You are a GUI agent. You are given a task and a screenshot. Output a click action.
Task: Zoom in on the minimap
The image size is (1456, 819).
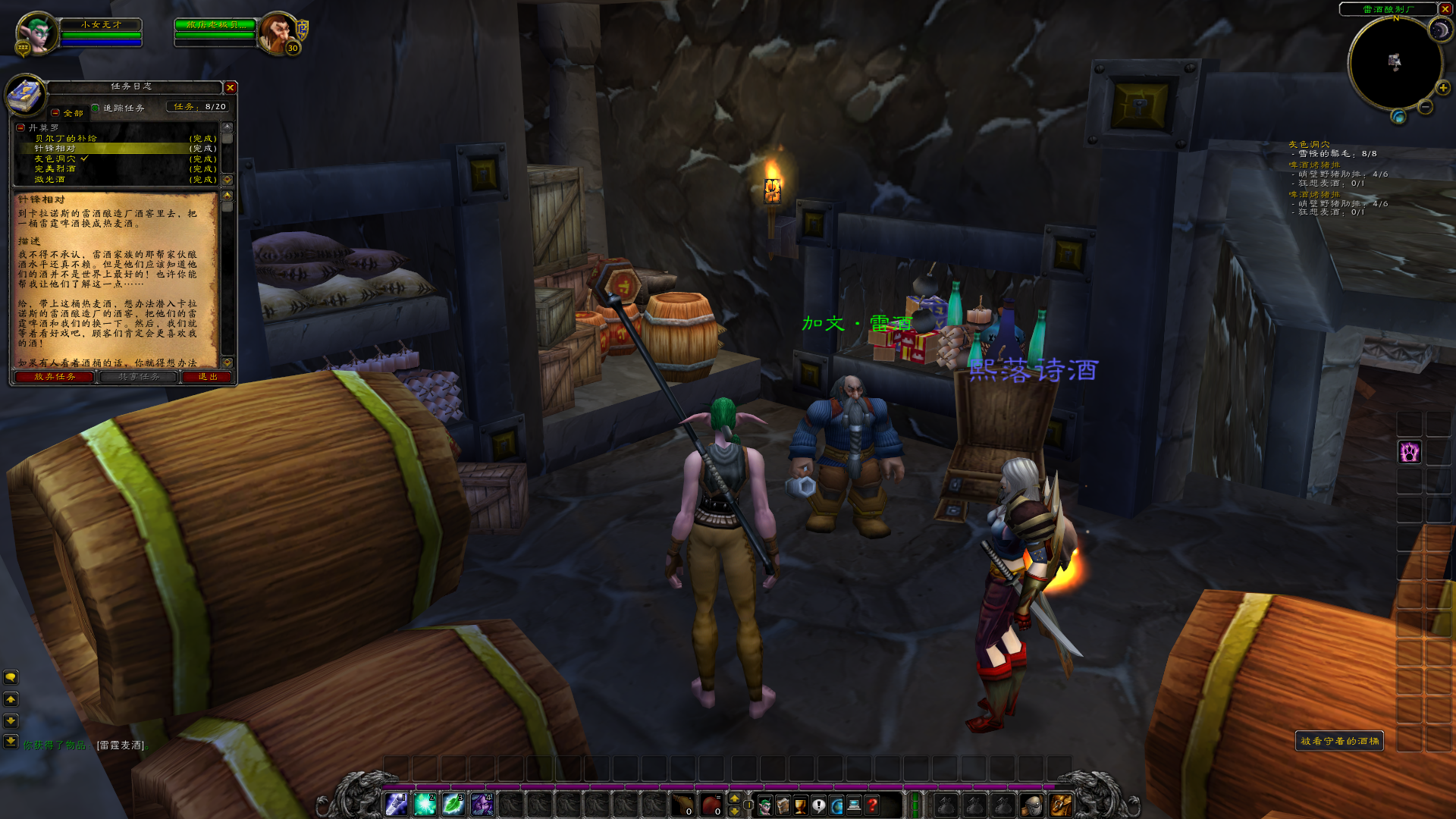(x=1442, y=88)
